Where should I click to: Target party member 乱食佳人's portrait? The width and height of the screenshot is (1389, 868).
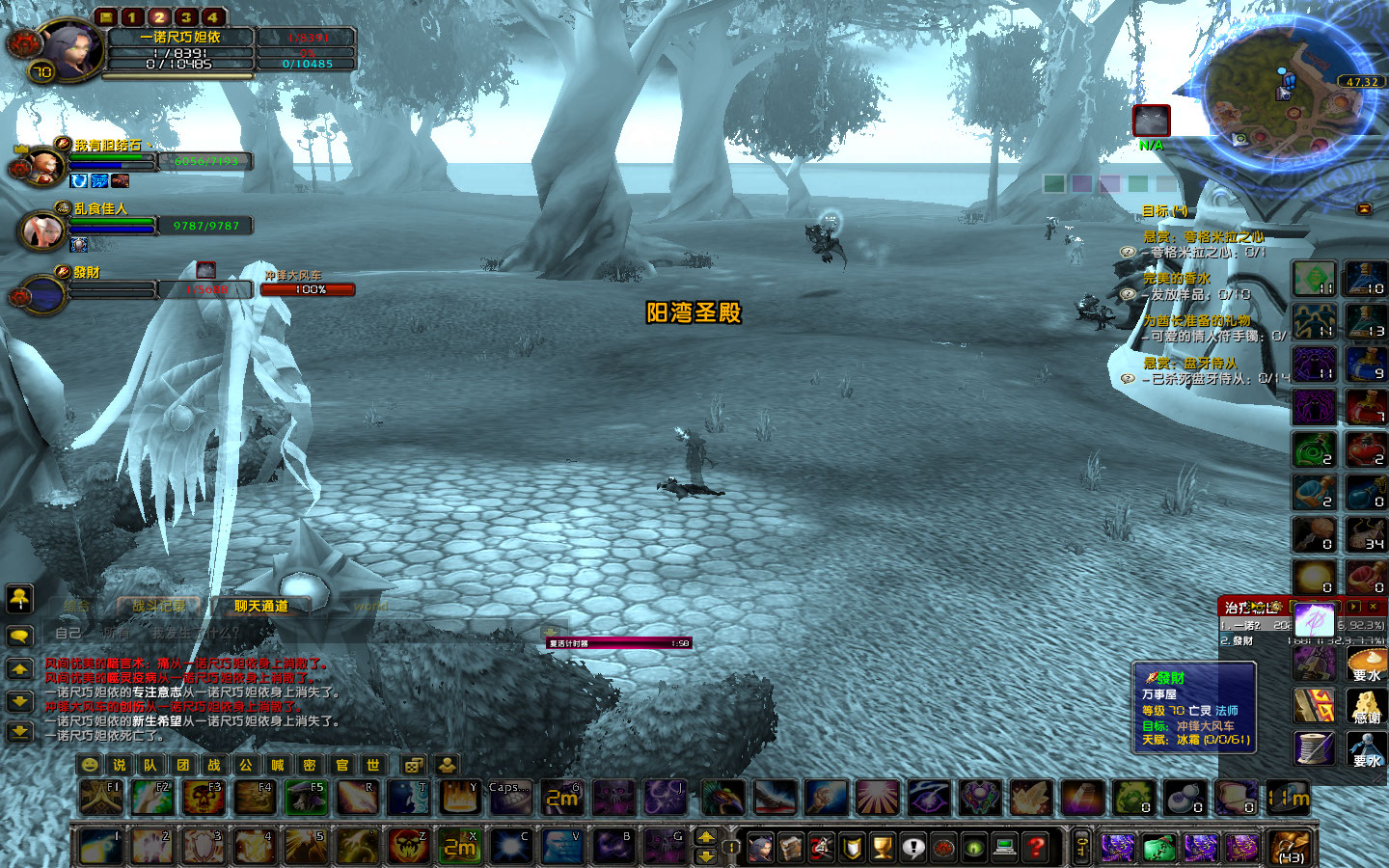click(41, 231)
